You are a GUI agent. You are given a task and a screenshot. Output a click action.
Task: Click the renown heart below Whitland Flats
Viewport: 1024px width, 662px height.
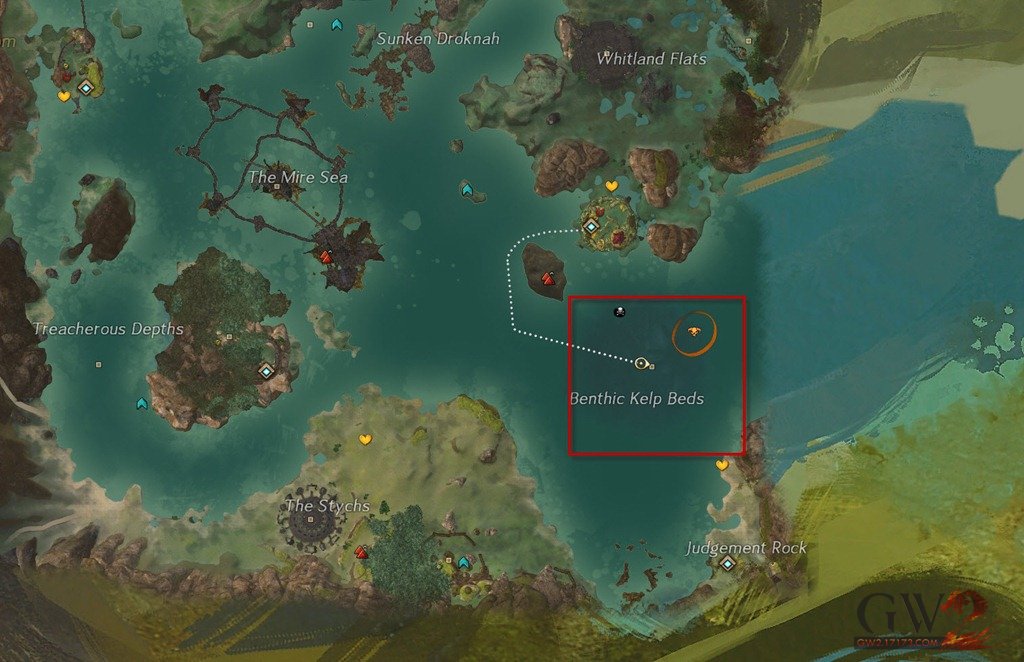click(x=612, y=187)
